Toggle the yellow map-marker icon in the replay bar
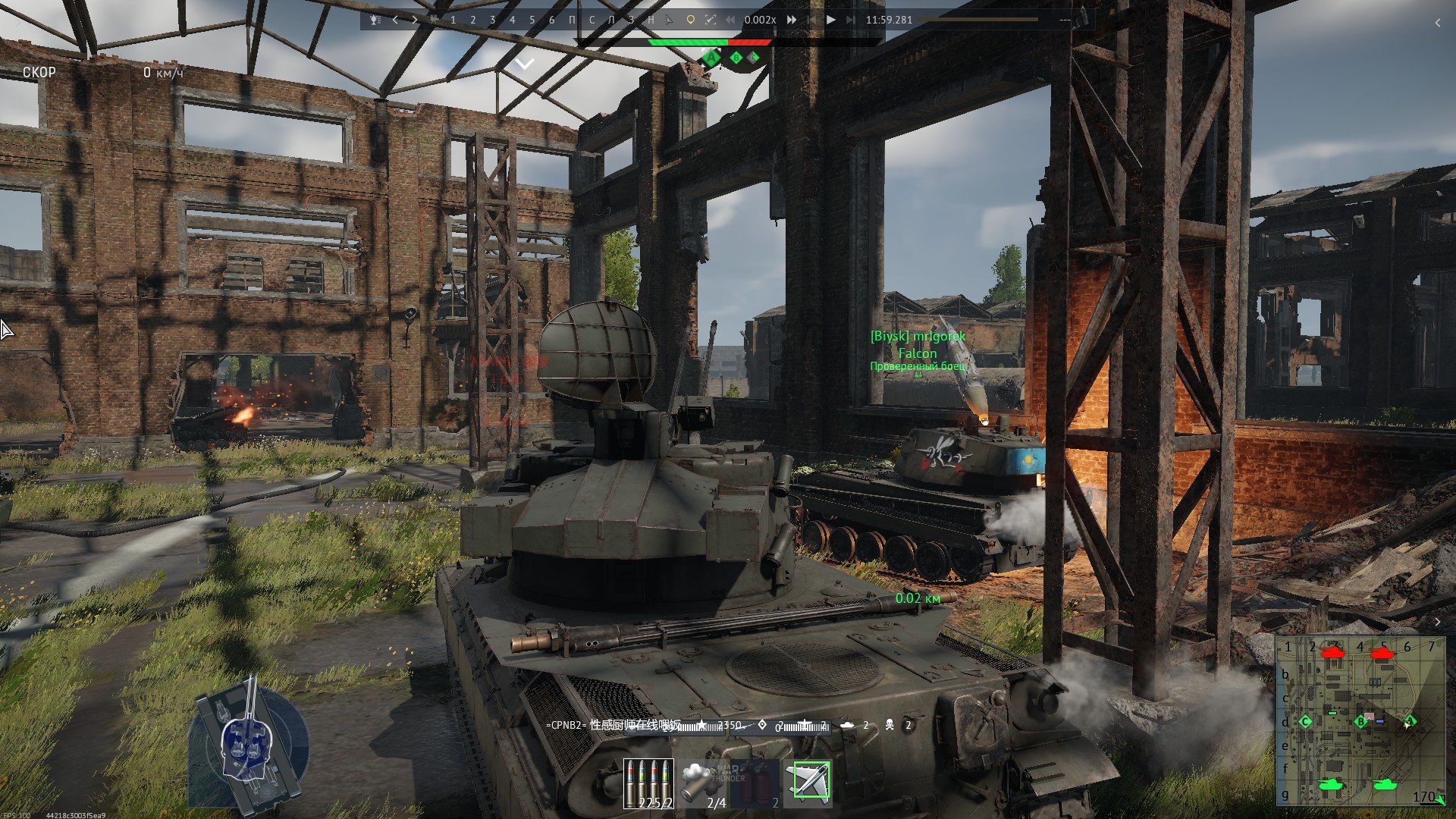This screenshot has height=819, width=1456. tap(690, 20)
